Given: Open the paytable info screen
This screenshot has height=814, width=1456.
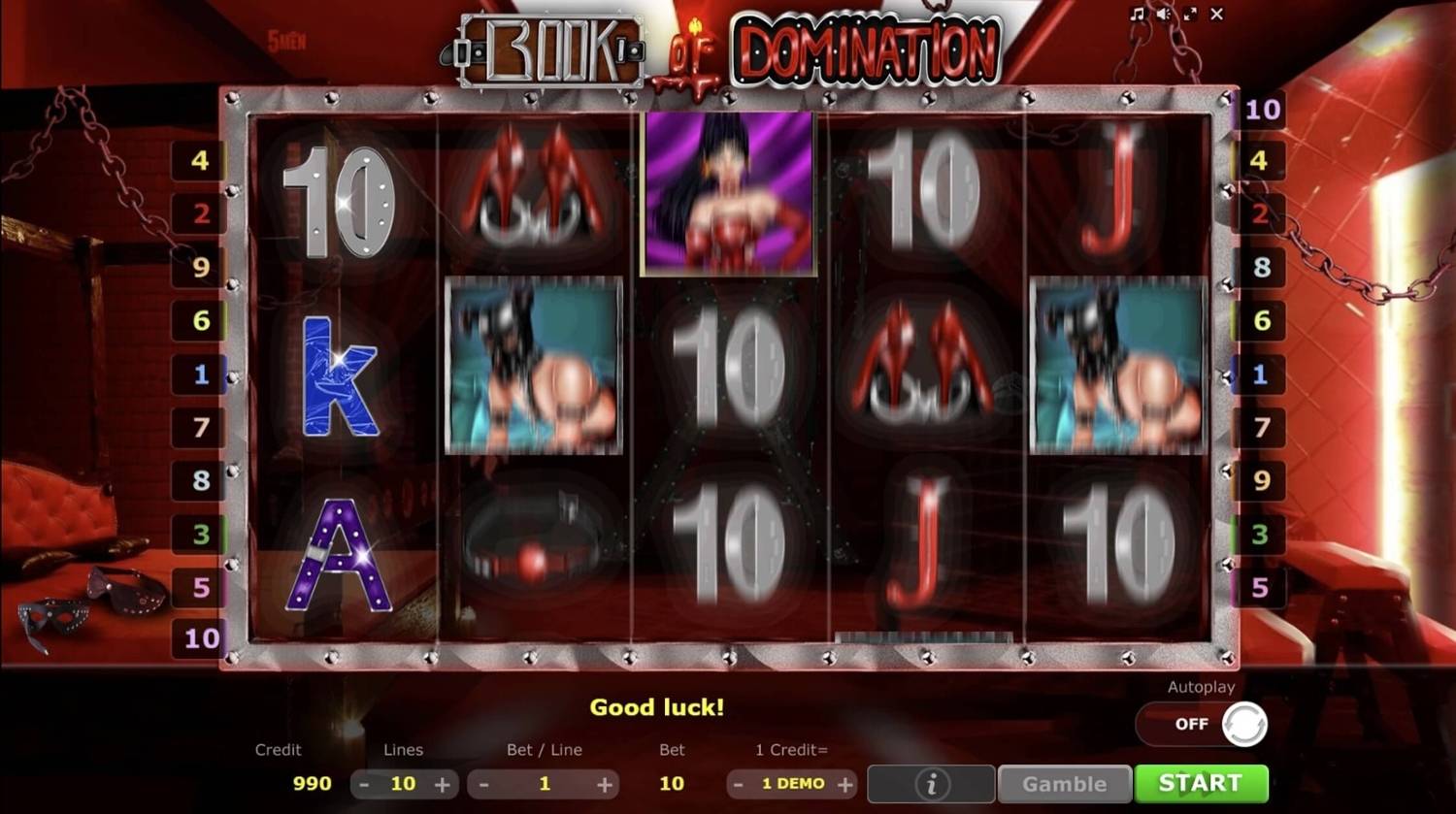Looking at the screenshot, I should pyautogui.click(x=929, y=783).
